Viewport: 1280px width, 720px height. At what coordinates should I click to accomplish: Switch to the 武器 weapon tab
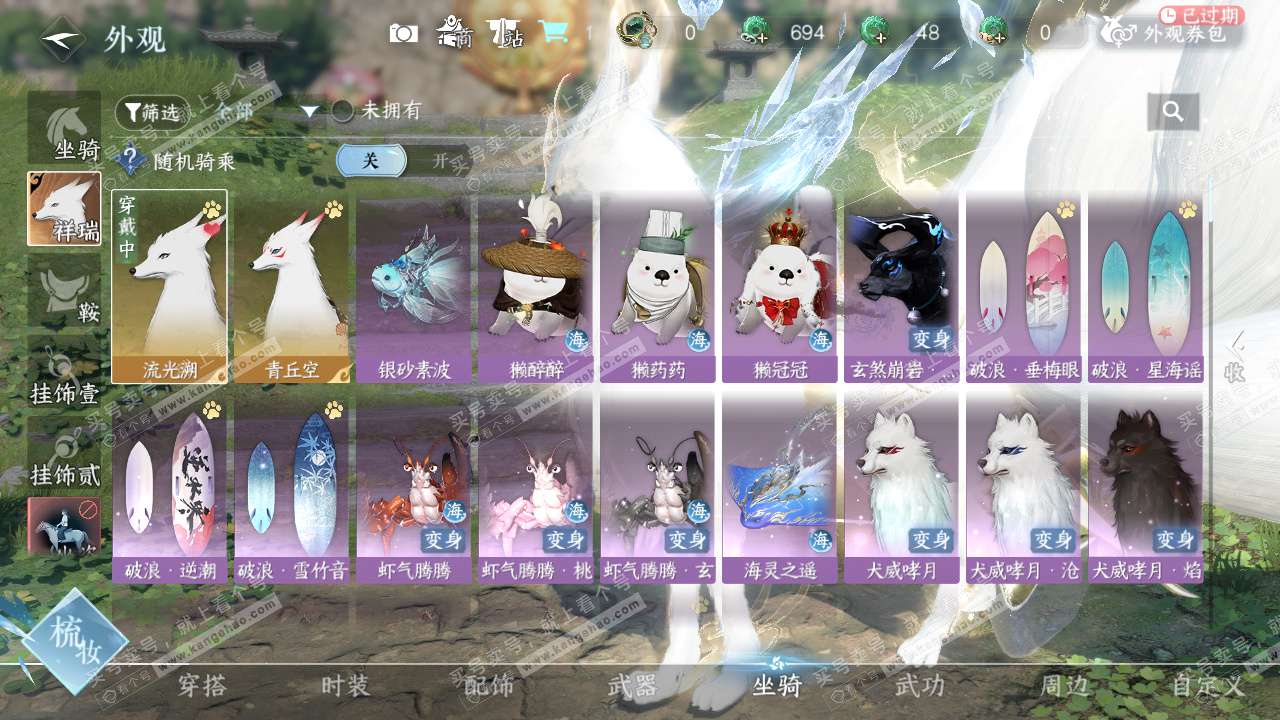point(633,686)
